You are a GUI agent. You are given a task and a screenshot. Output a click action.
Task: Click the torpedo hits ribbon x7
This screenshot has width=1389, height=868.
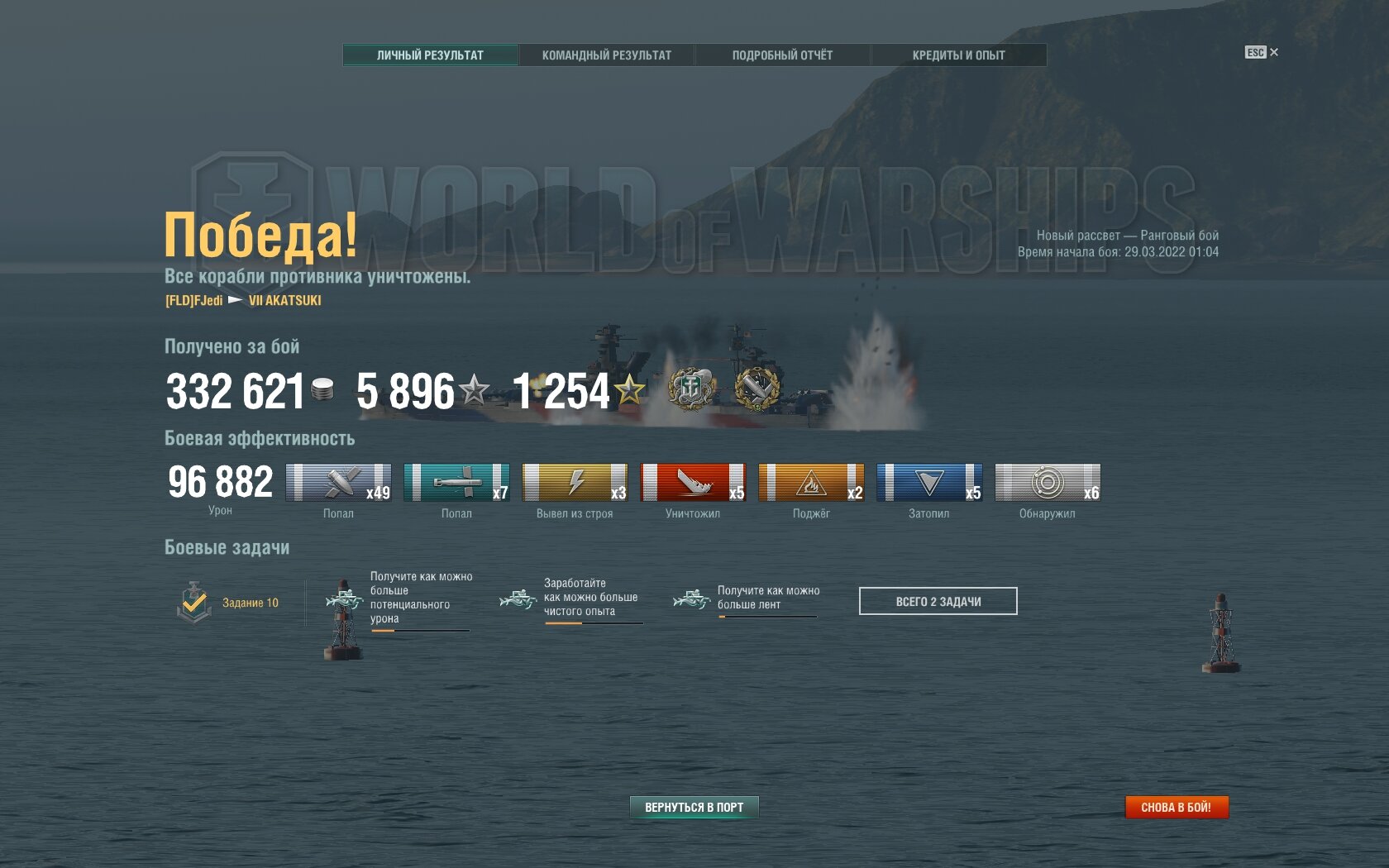coord(456,483)
